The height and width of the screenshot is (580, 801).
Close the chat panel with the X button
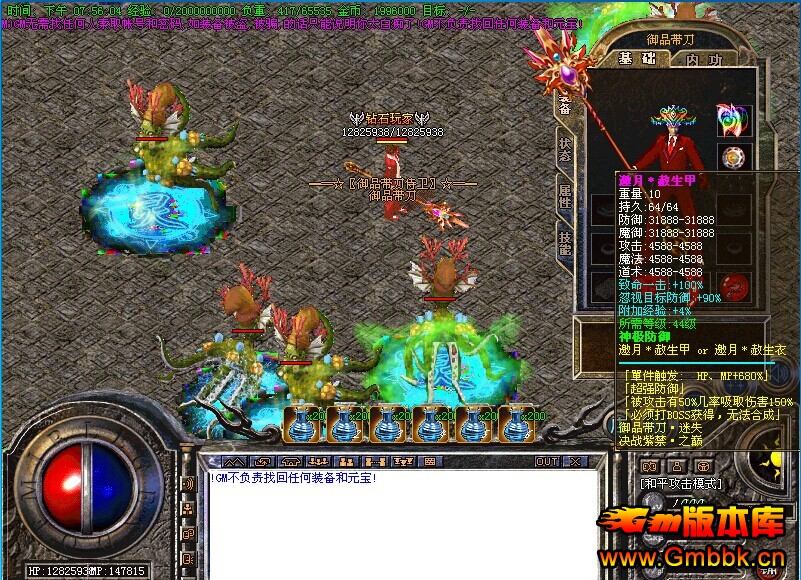tap(574, 462)
